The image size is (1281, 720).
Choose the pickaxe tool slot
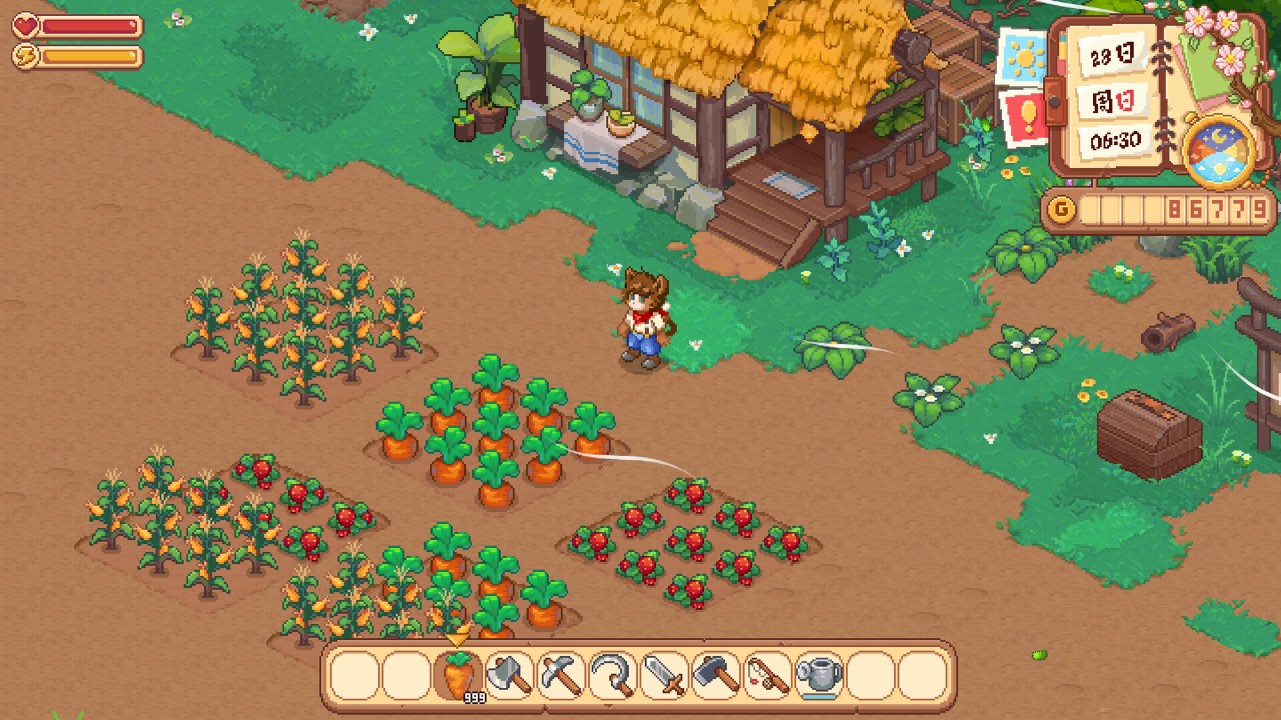[x=562, y=677]
